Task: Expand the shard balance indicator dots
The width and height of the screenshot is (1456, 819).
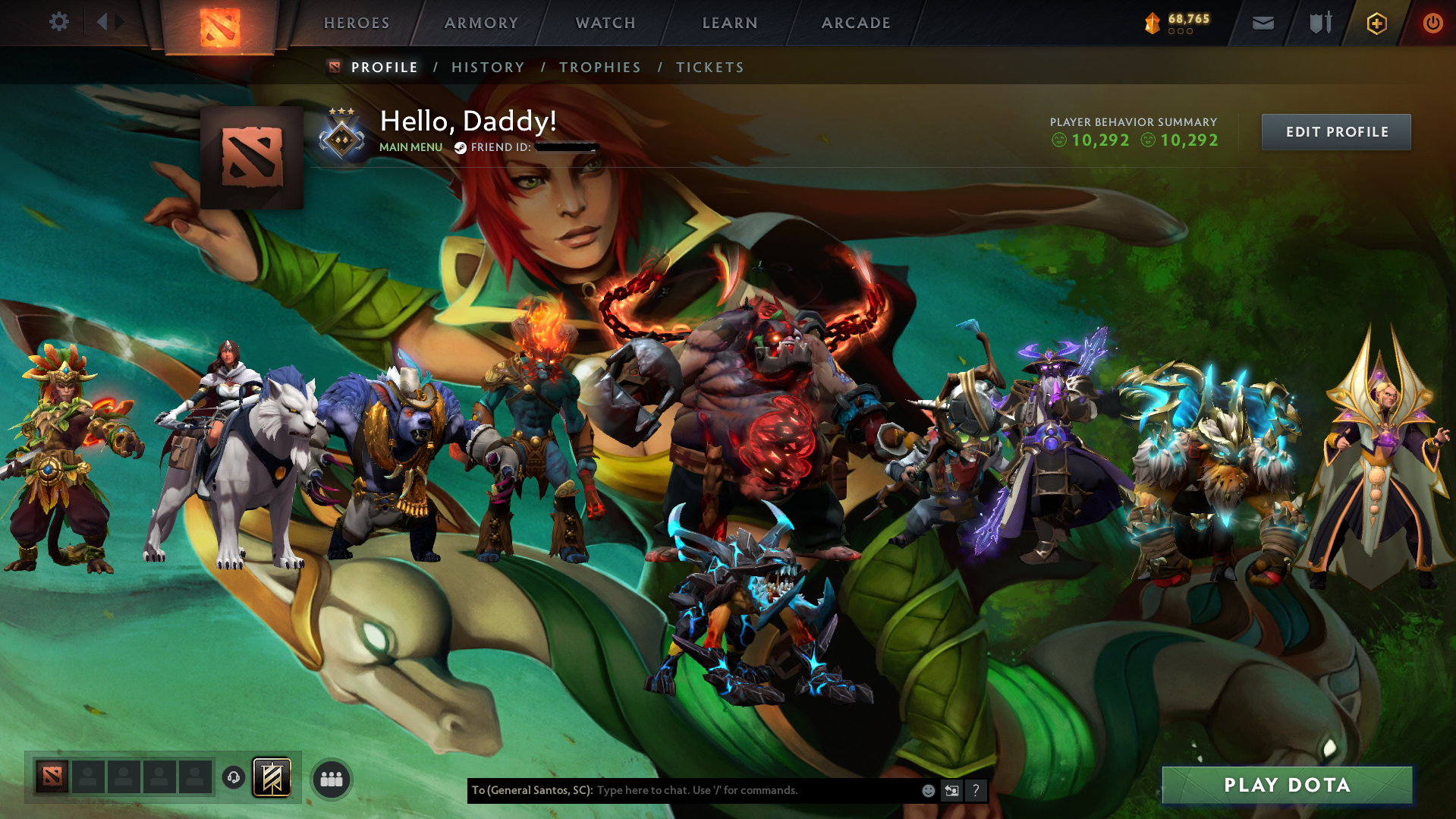Action: (x=1180, y=33)
